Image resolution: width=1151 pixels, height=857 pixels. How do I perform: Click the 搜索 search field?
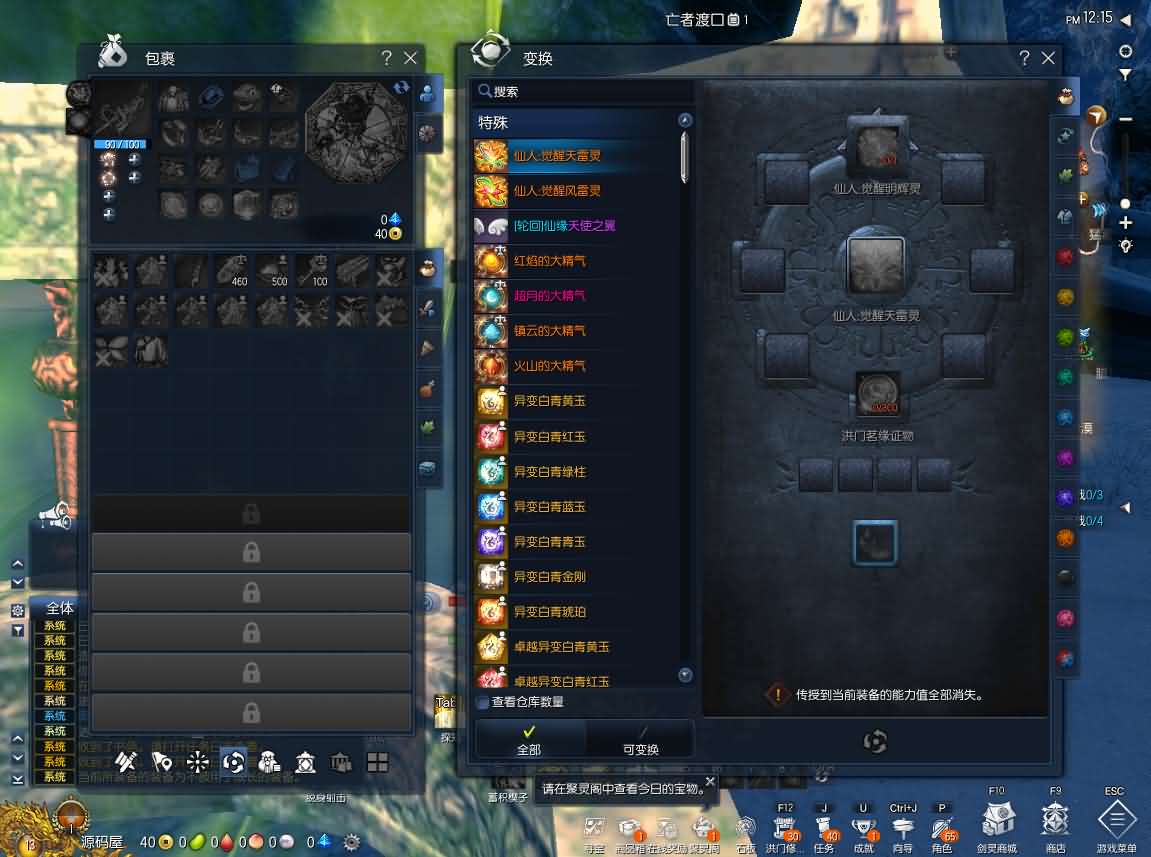click(x=585, y=91)
